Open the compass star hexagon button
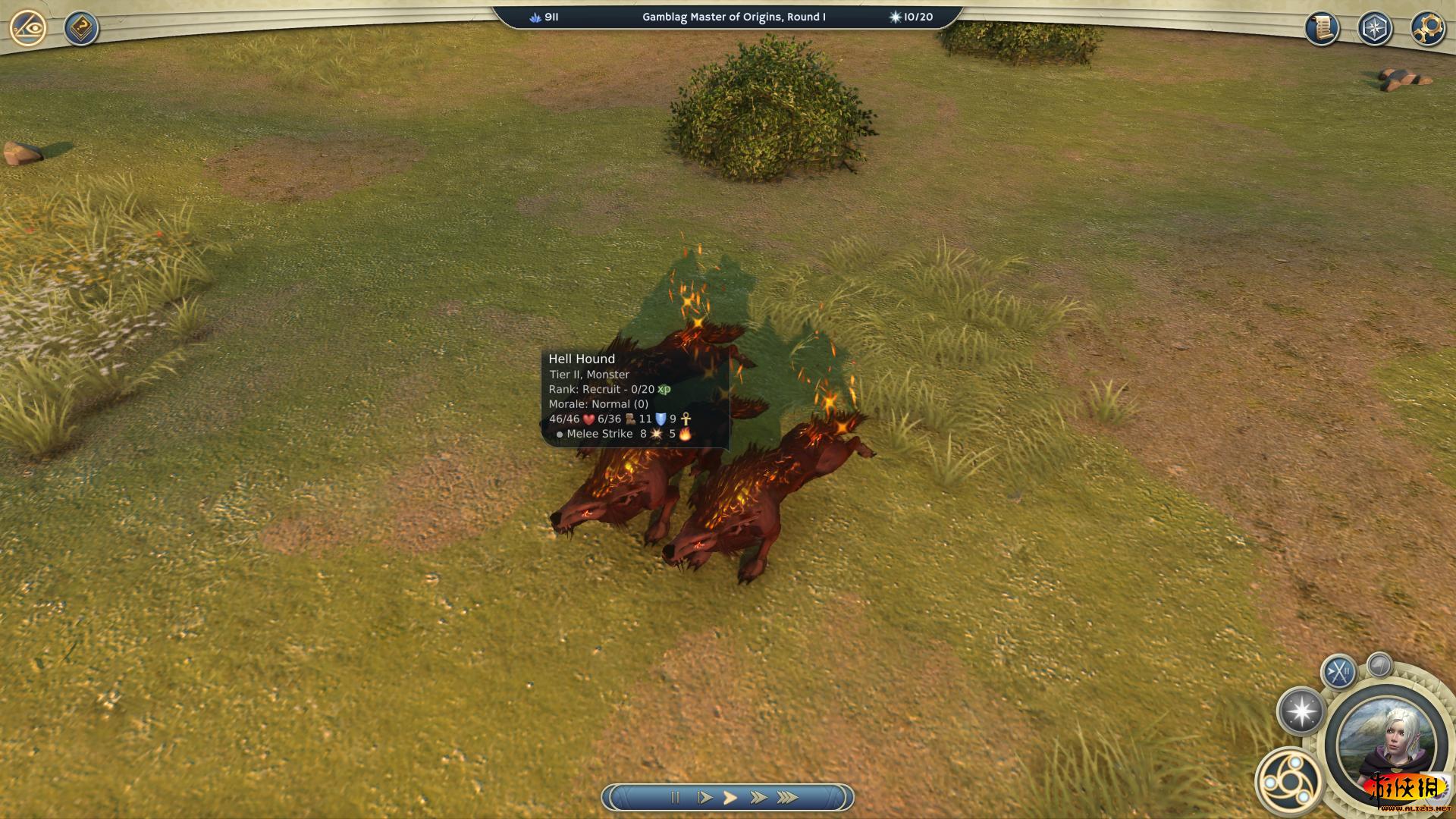Image resolution: width=1456 pixels, height=819 pixels. tap(1375, 29)
